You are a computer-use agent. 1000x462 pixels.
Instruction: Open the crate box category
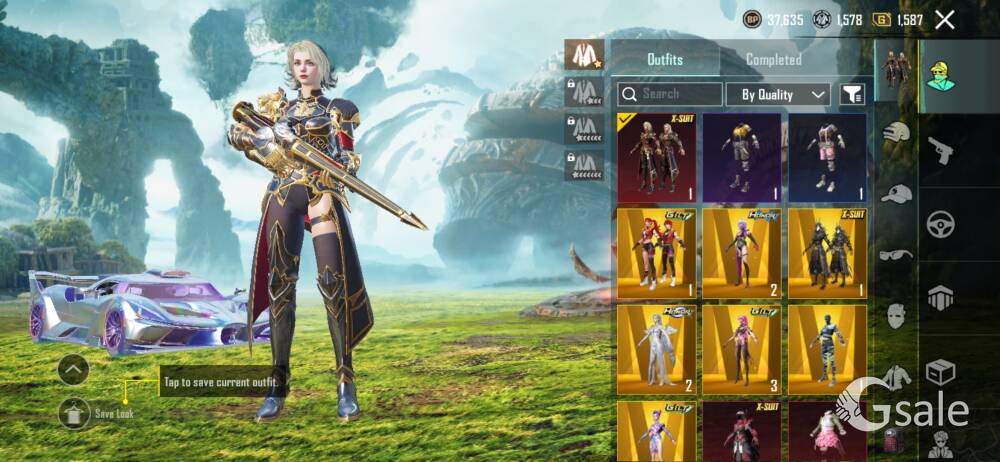pos(941,373)
